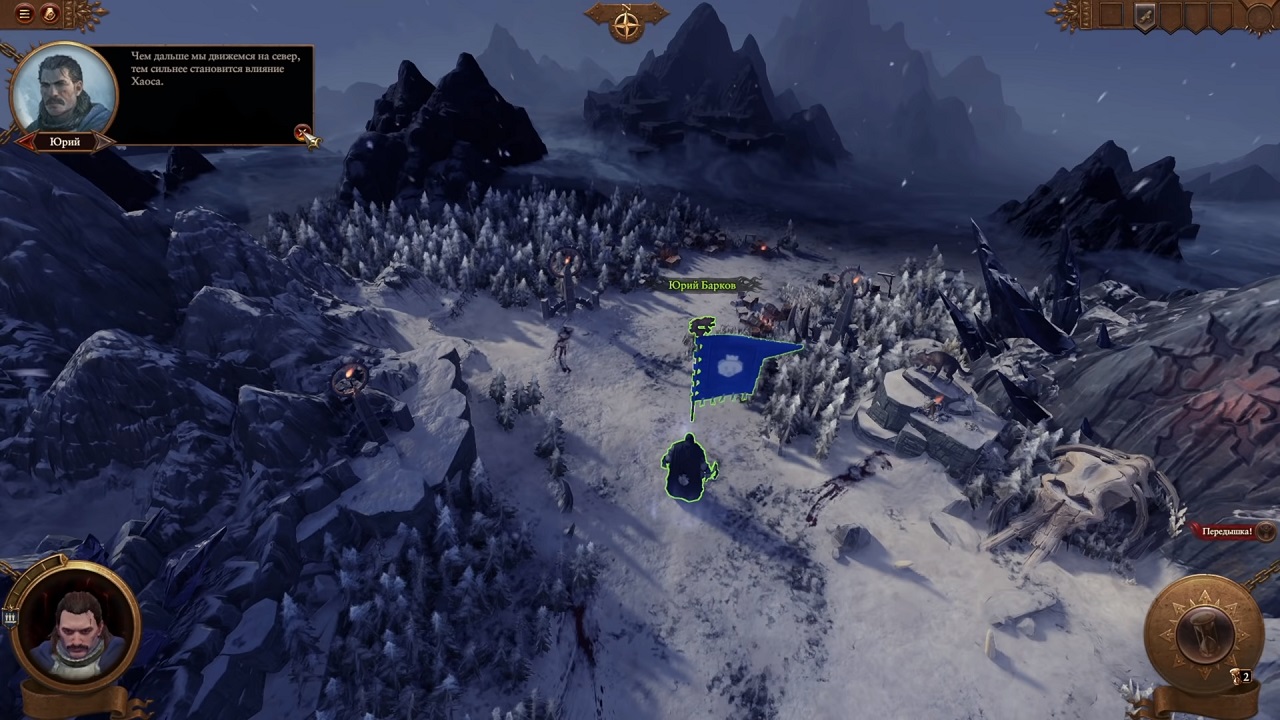Image resolution: width=1280 pixels, height=720 pixels.
Task: Open the scroll missions shield tab
Action: point(1145,15)
